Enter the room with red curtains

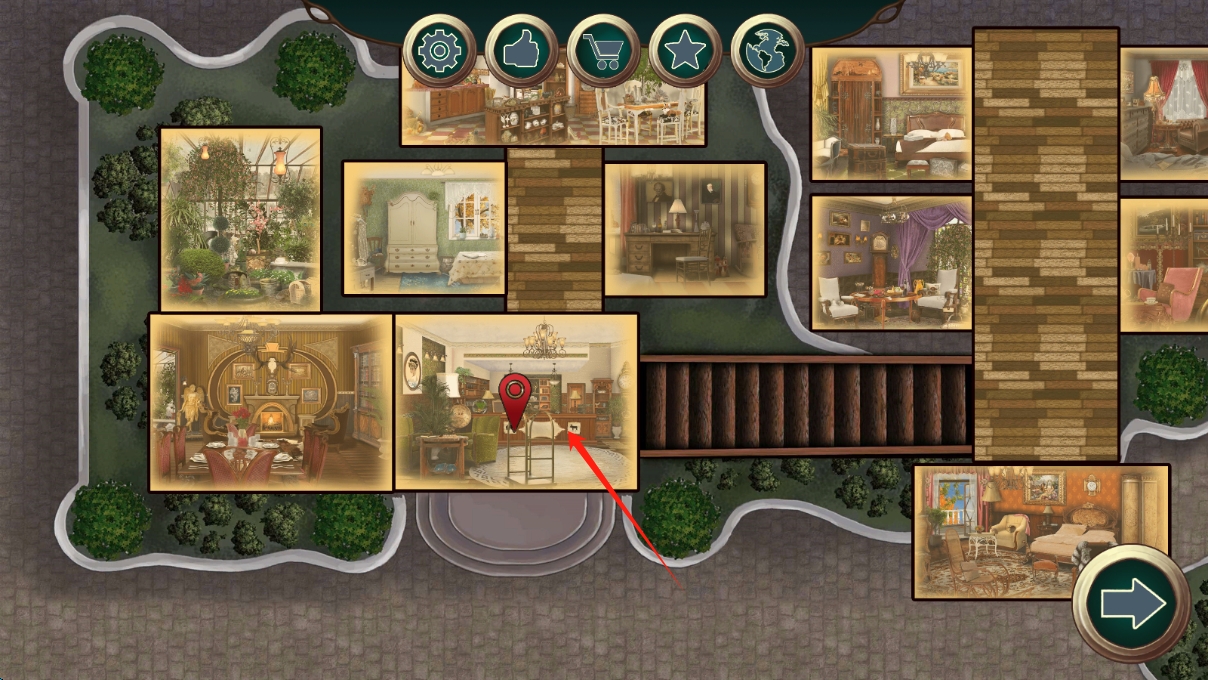tap(1164, 114)
